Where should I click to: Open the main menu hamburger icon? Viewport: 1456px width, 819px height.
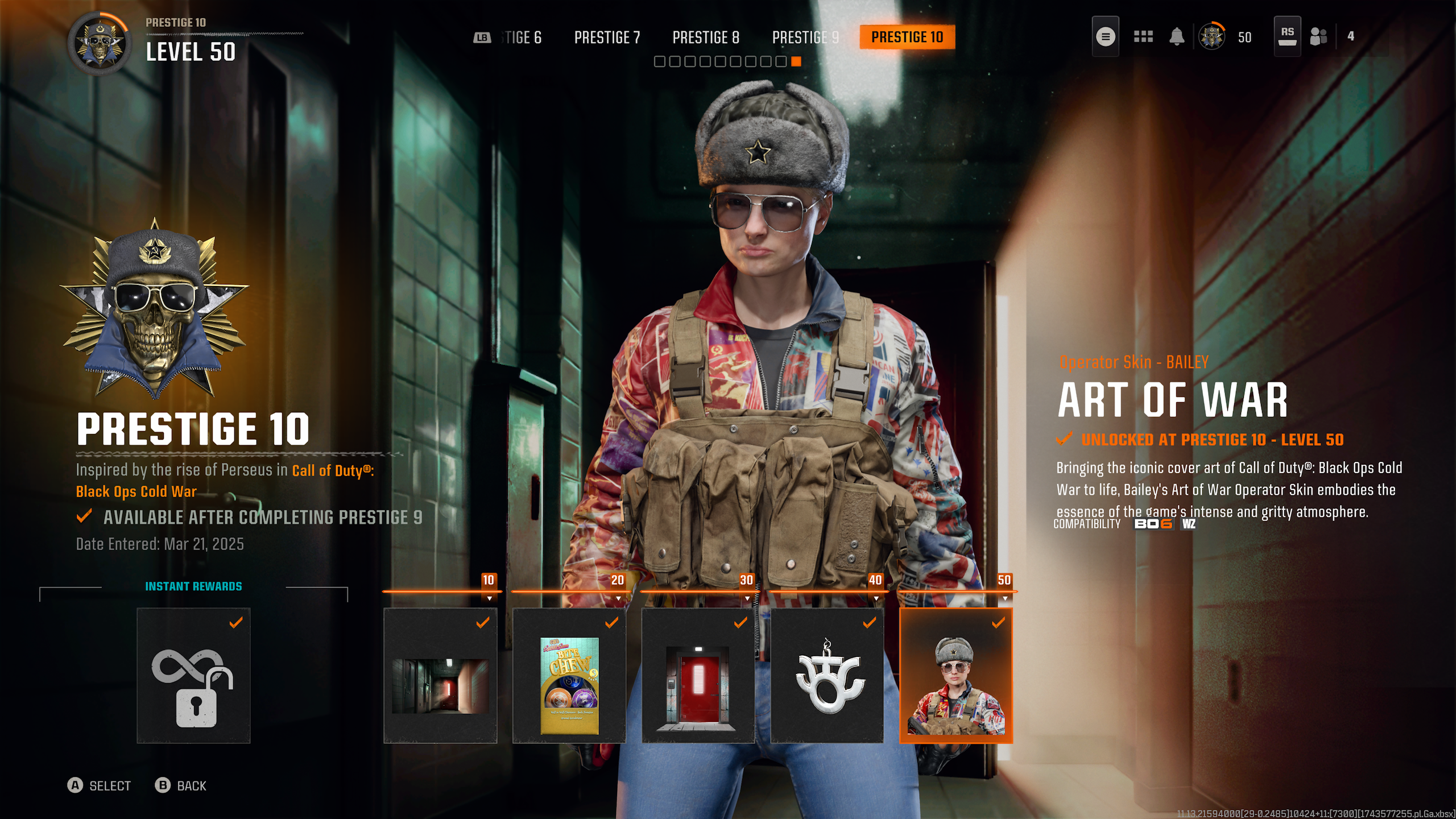1105,37
